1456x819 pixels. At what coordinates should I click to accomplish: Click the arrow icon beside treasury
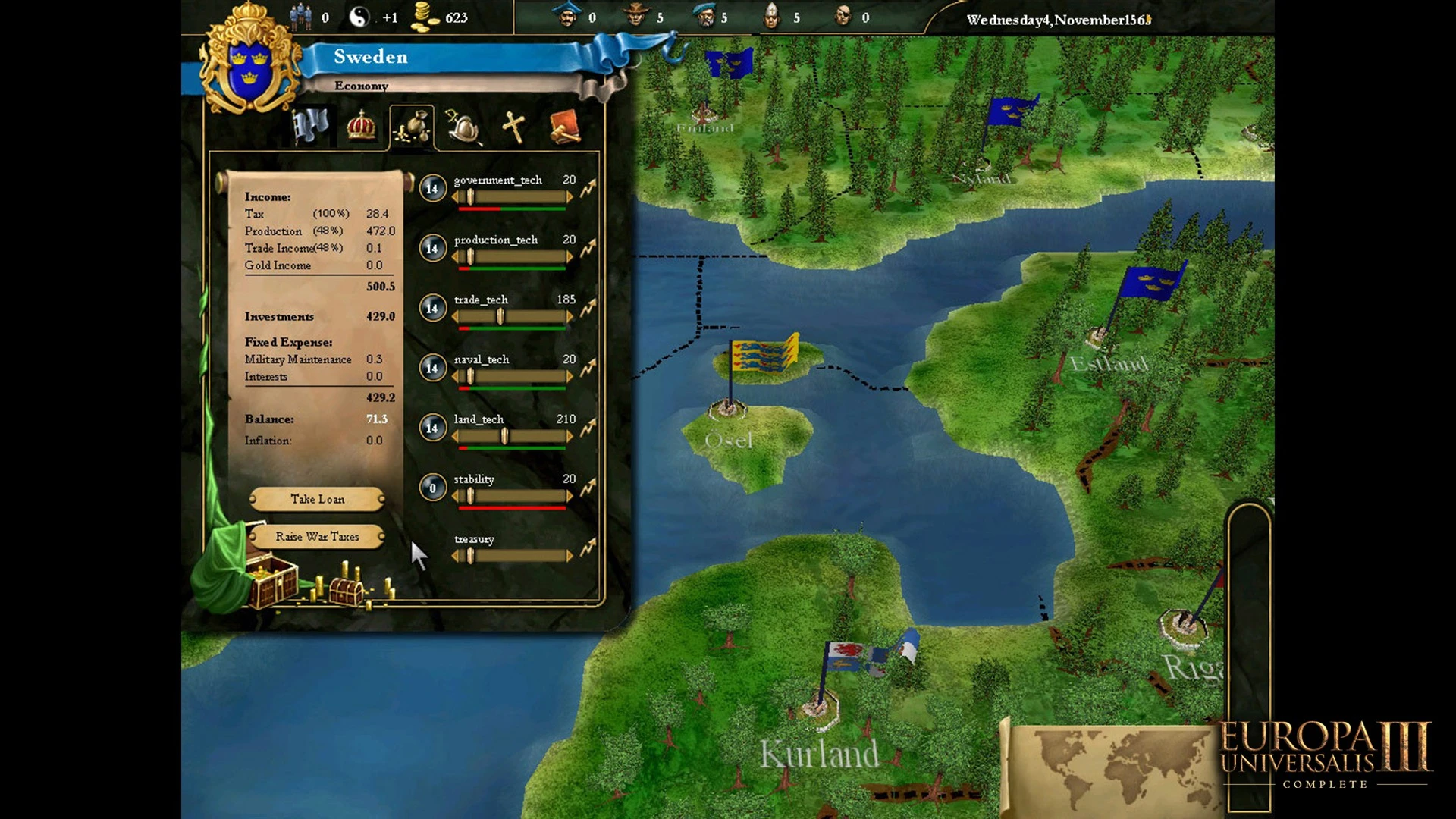pyautogui.click(x=588, y=547)
